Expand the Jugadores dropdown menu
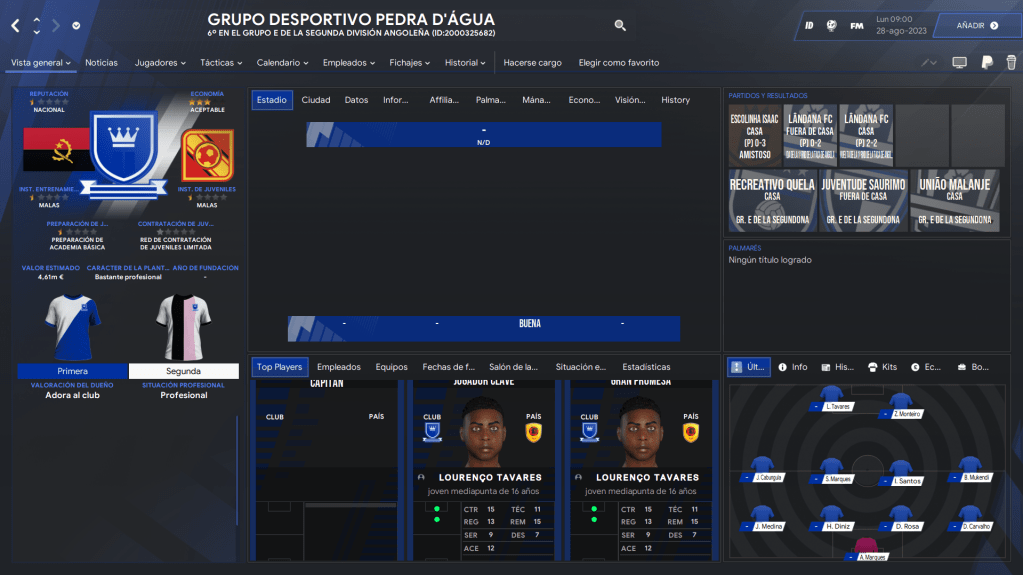The width and height of the screenshot is (1023, 575). [x=160, y=63]
